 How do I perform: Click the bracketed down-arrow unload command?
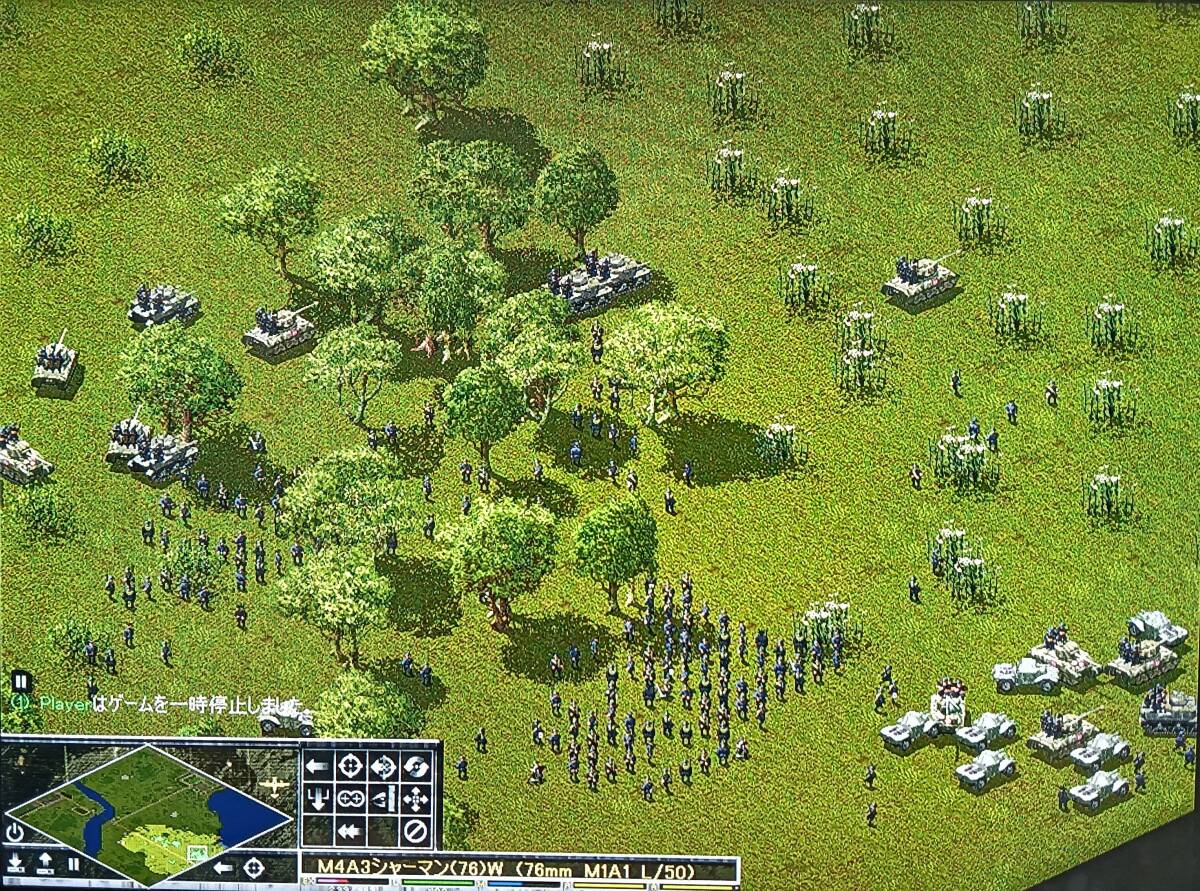(317, 799)
